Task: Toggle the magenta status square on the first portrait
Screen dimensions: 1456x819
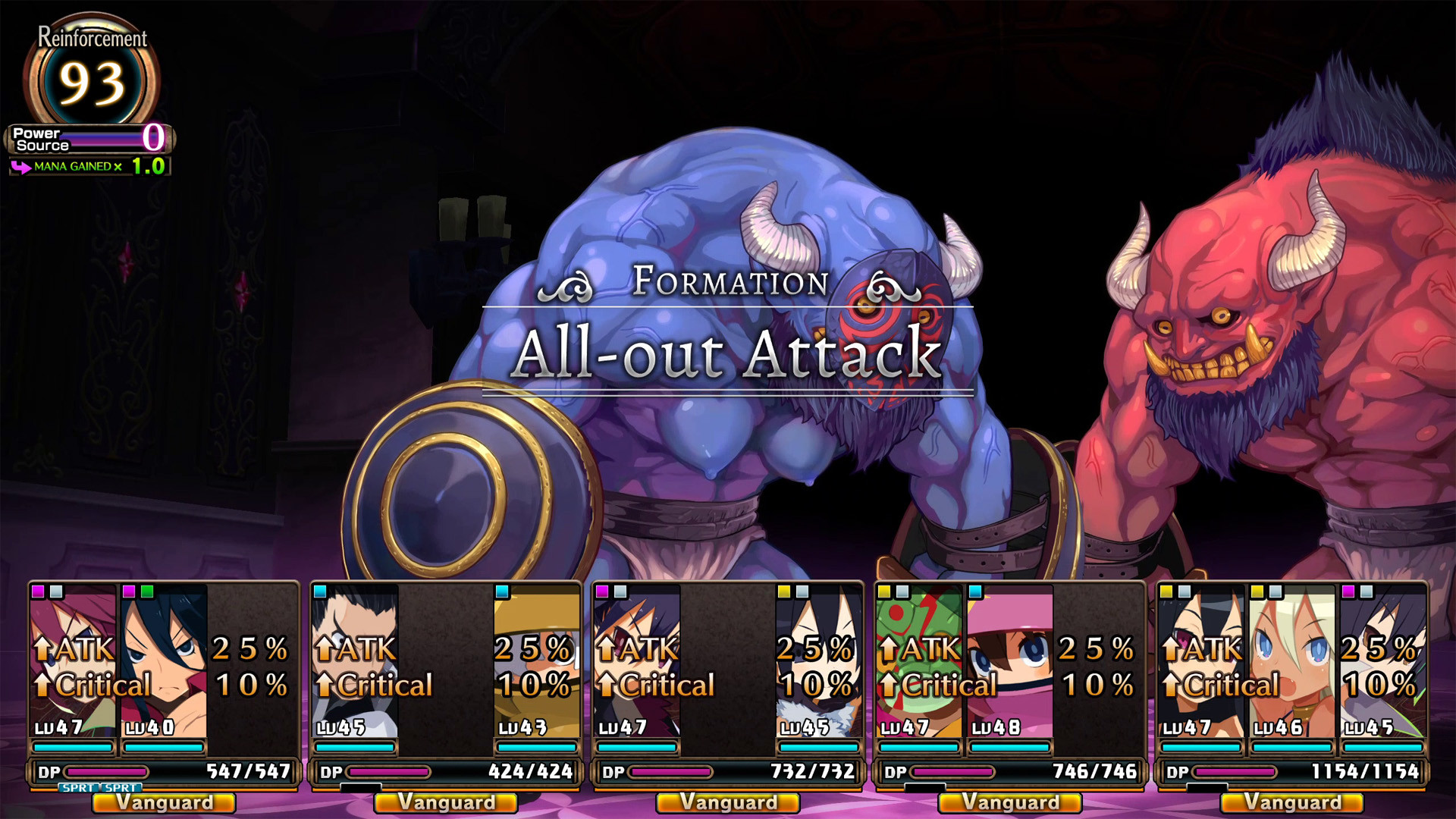Action: tap(36, 591)
